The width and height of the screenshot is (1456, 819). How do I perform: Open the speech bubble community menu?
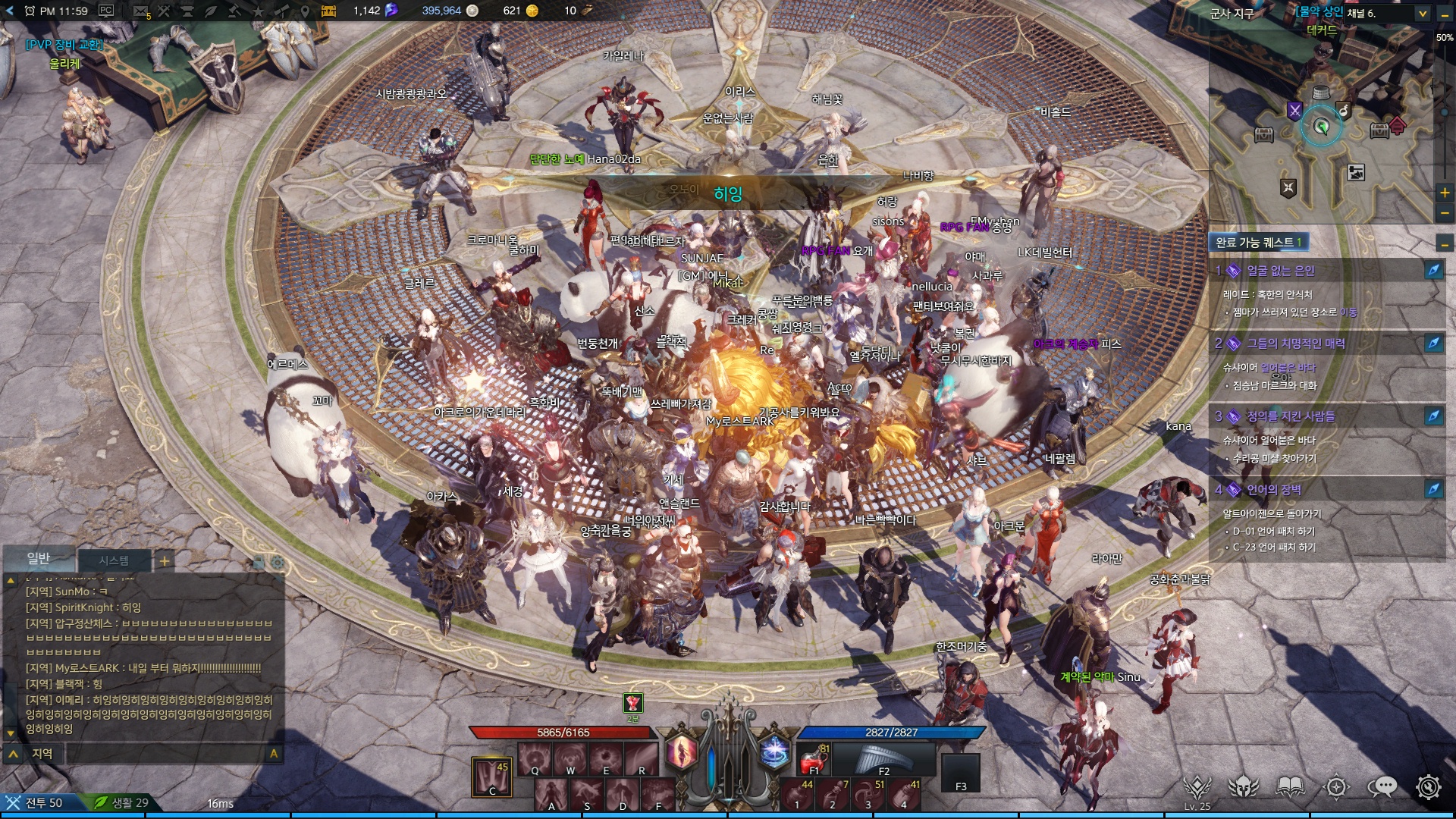[1382, 787]
